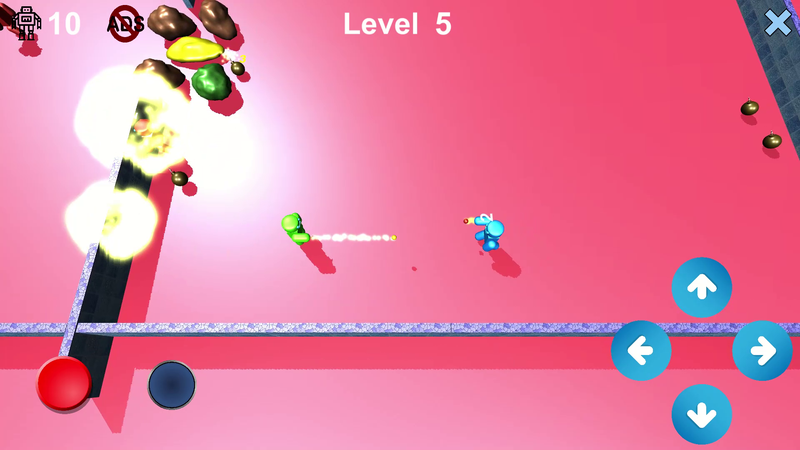Image resolution: width=800 pixels, height=450 pixels.
Task: Select the no-ADS remove ads icon
Action: [x=126, y=22]
